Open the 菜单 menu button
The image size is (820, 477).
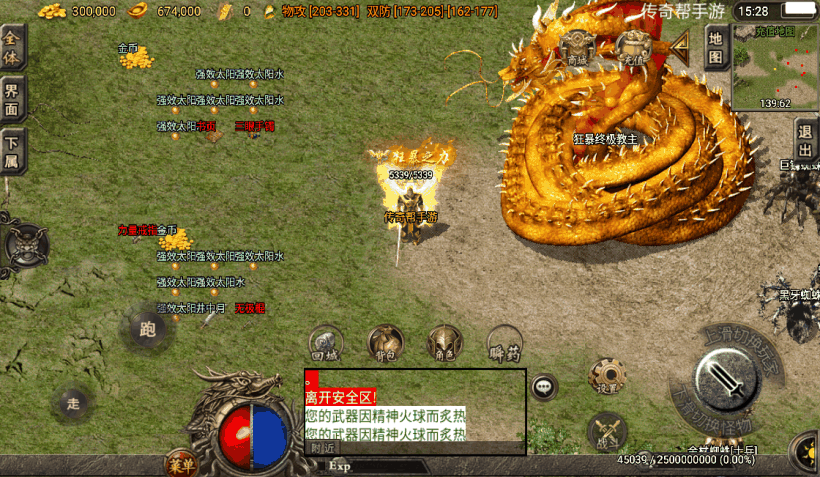coord(181,463)
